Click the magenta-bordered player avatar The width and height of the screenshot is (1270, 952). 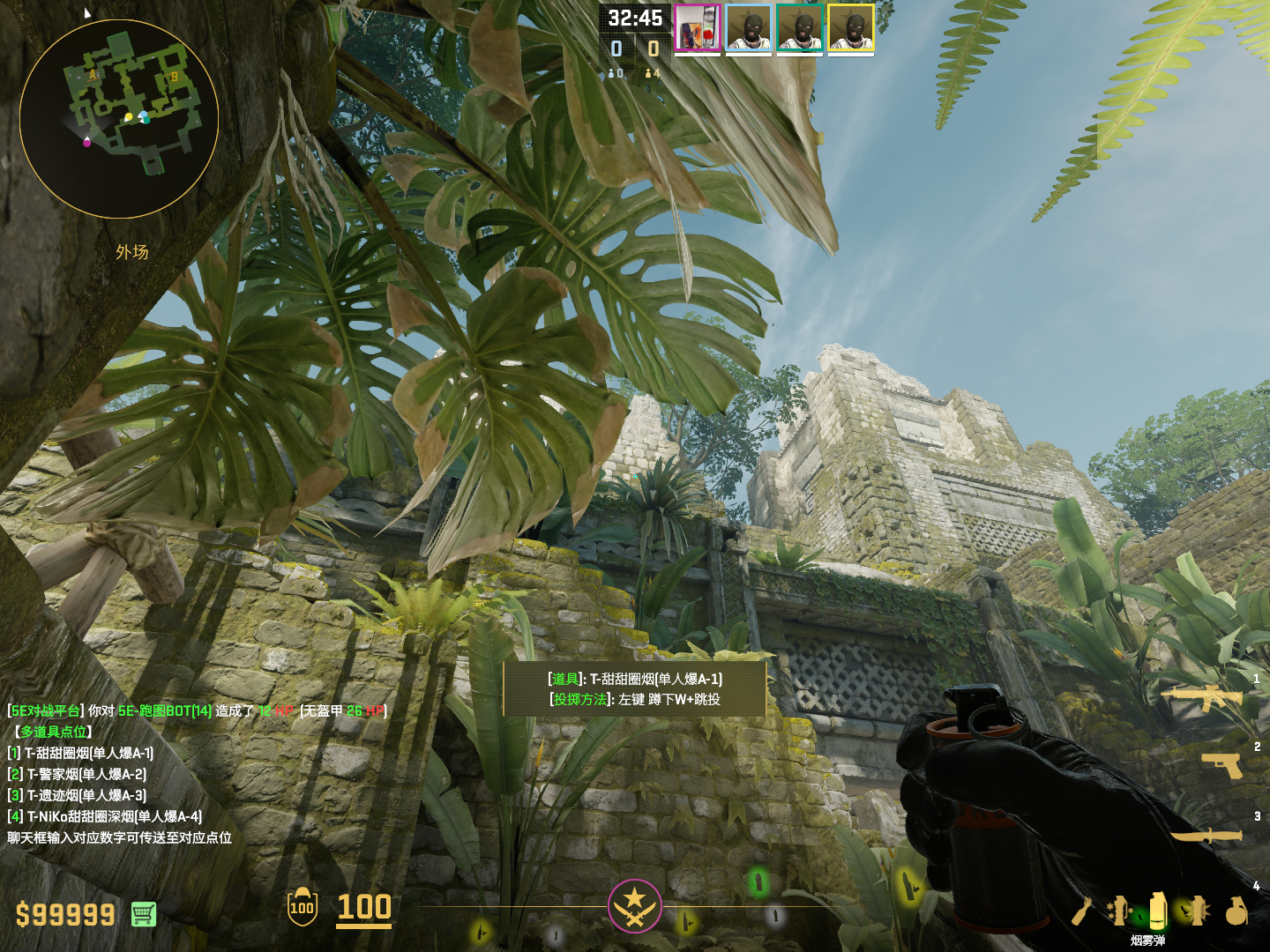698,28
